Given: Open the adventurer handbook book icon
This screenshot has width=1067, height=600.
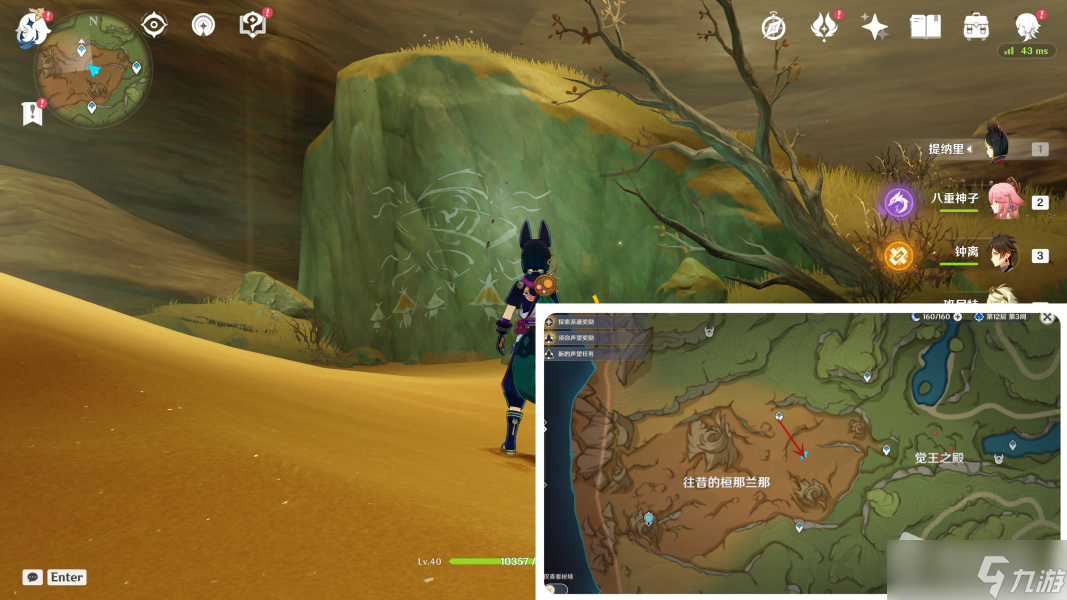Looking at the screenshot, I should (x=925, y=27).
